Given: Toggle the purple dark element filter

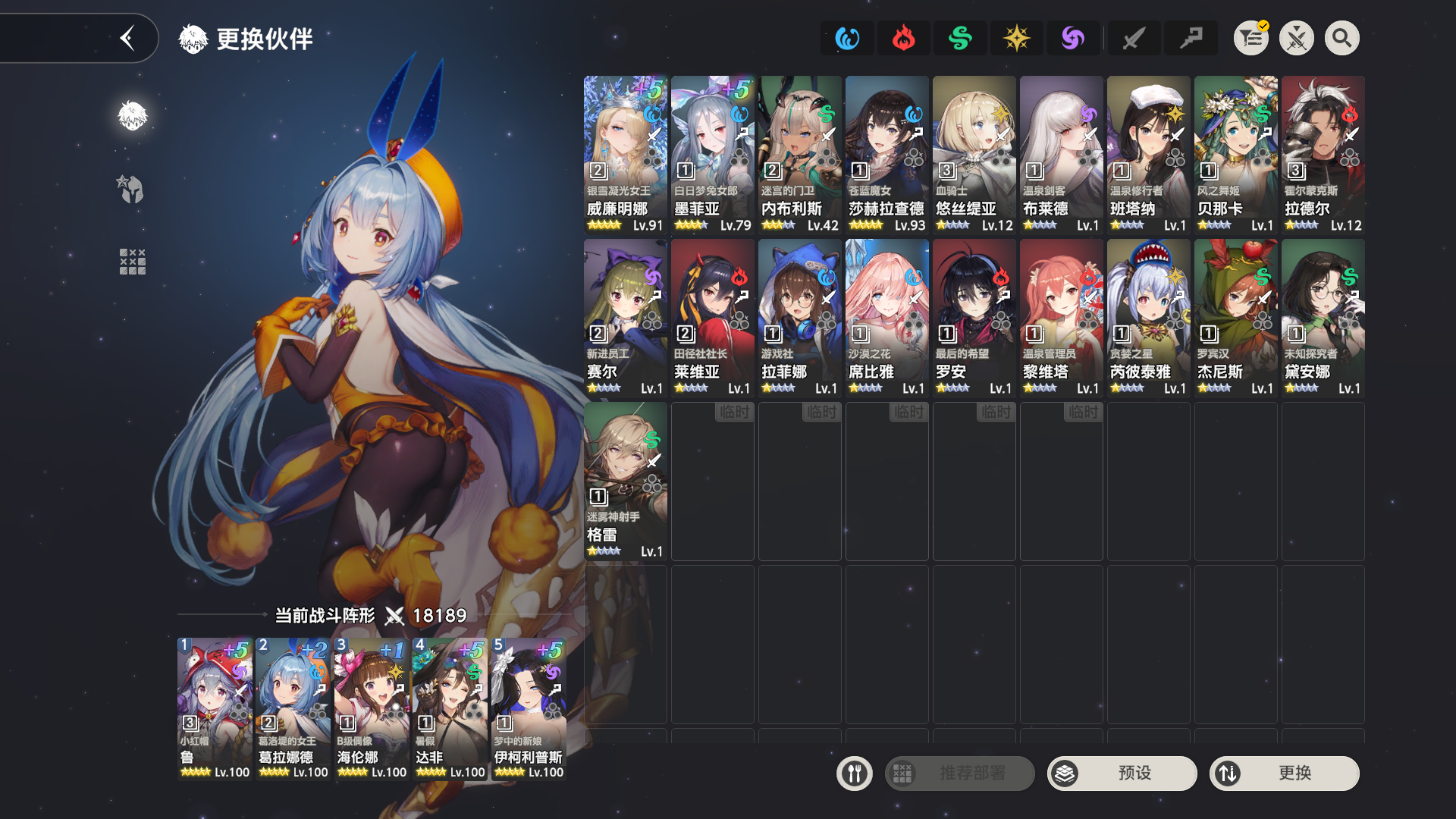Looking at the screenshot, I should coord(1073,38).
